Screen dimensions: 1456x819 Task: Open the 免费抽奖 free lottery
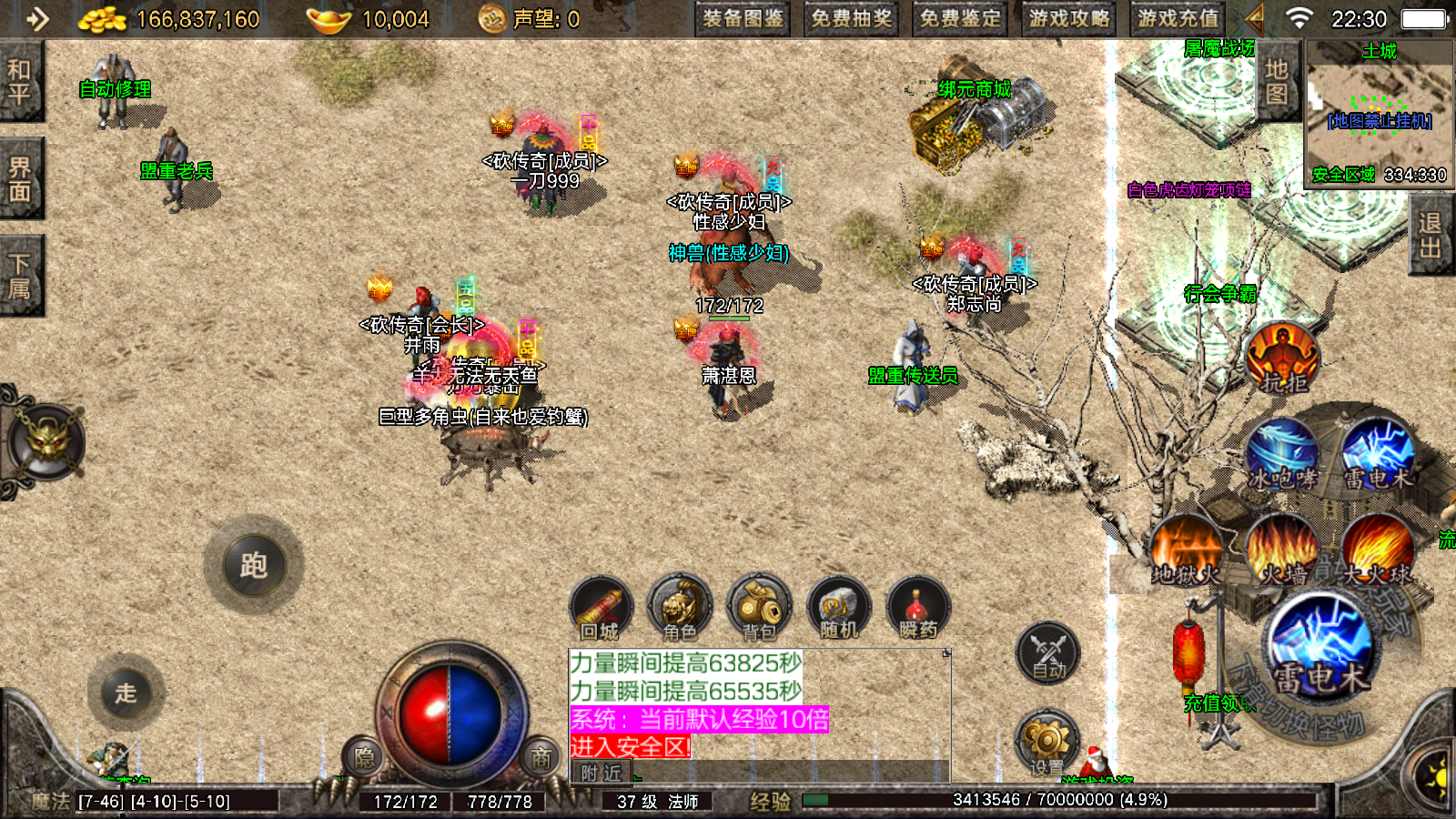click(852, 19)
